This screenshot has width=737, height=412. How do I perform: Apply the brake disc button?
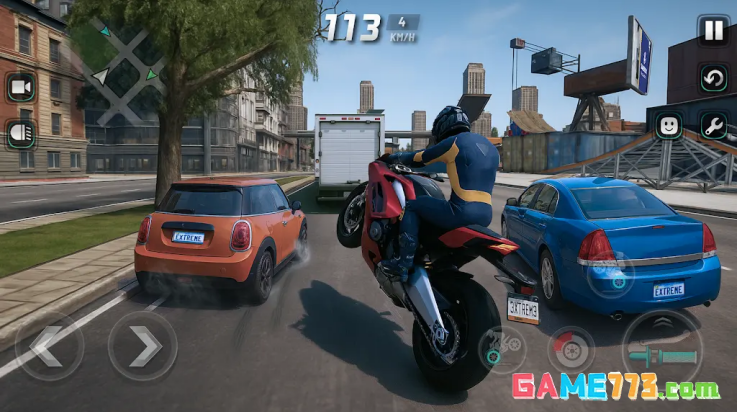[x=571, y=350]
